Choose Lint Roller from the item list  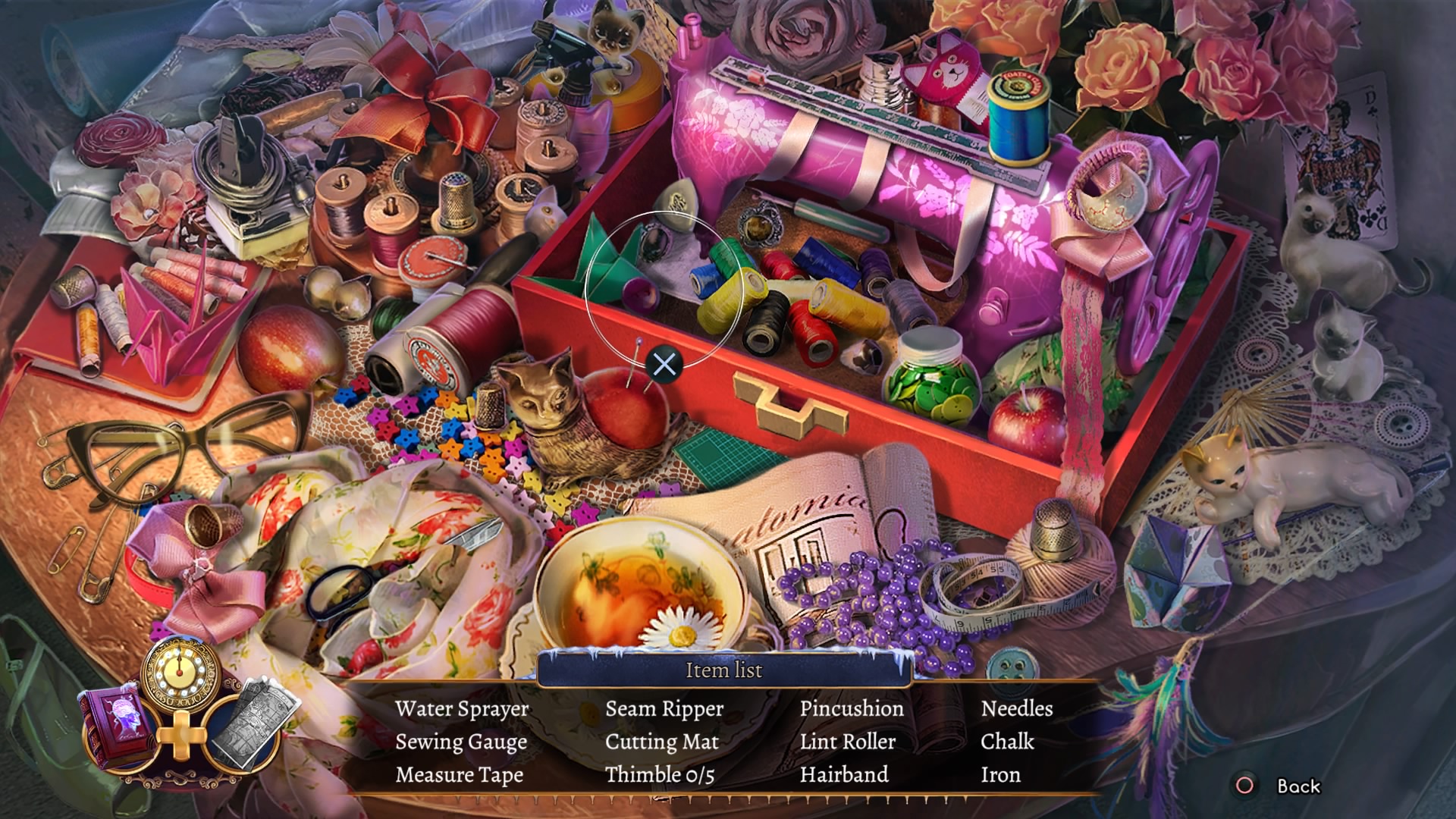(848, 742)
